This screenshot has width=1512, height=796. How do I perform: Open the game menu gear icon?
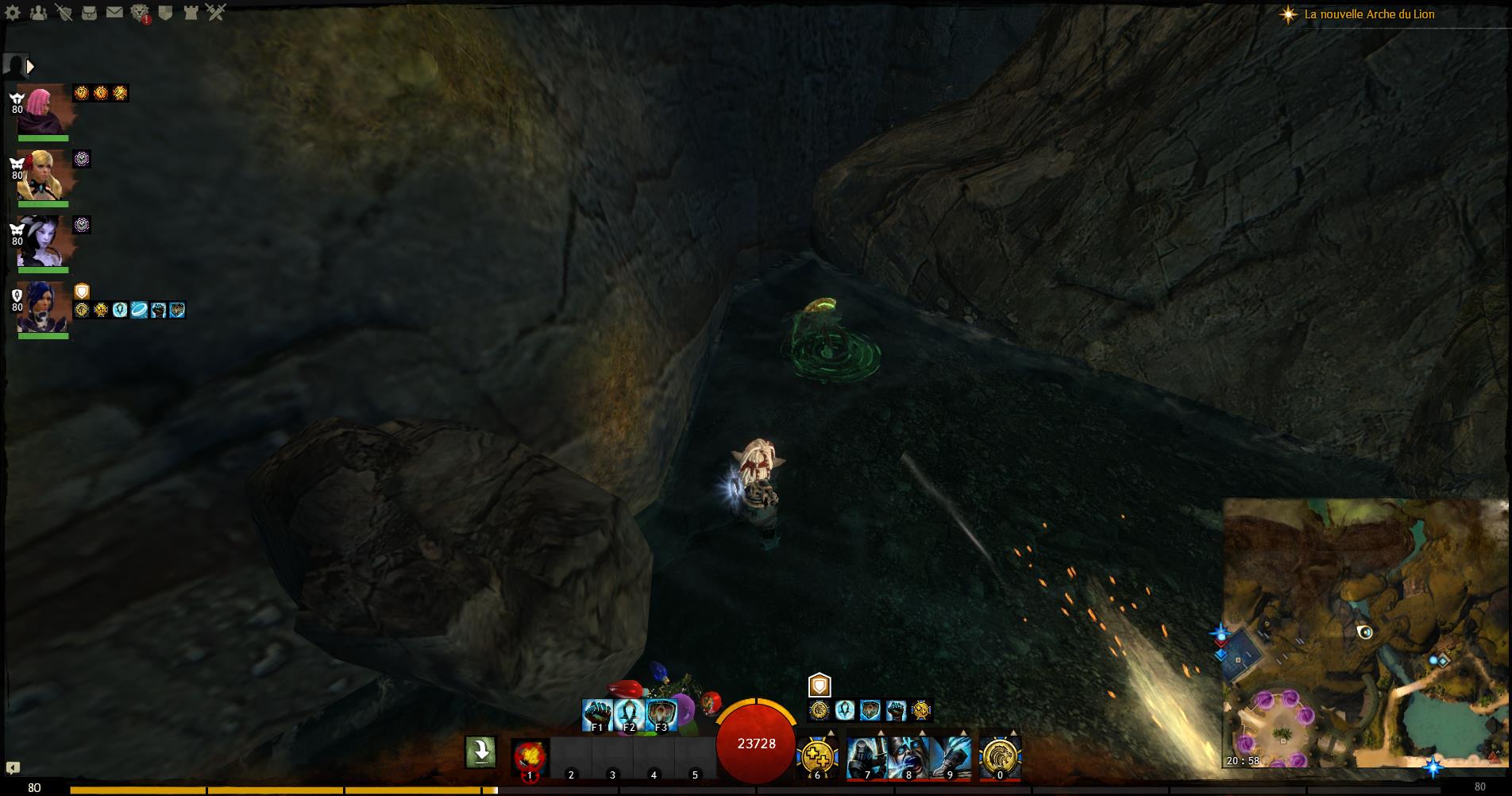point(13,13)
